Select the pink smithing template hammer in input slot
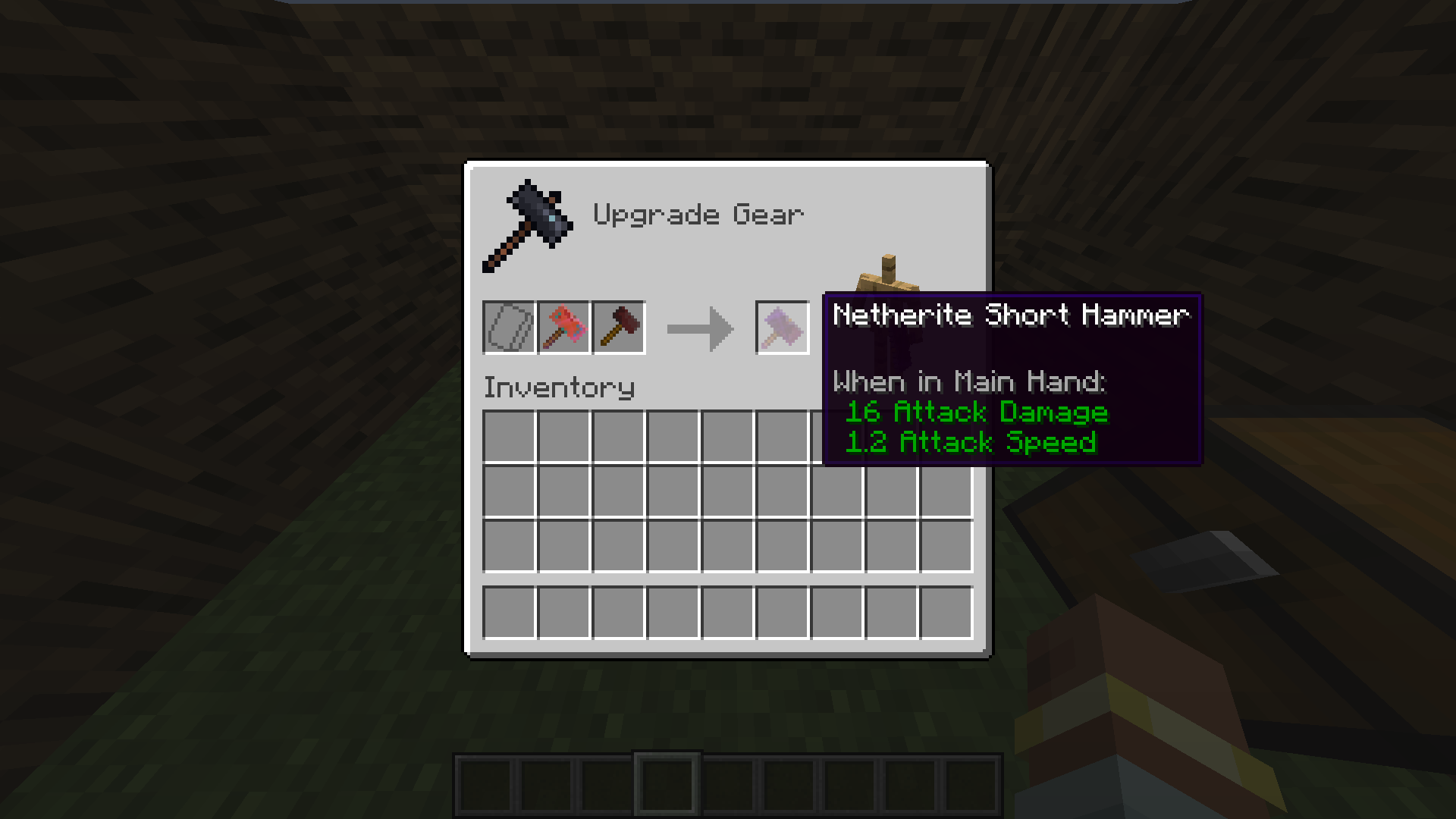 [563, 327]
